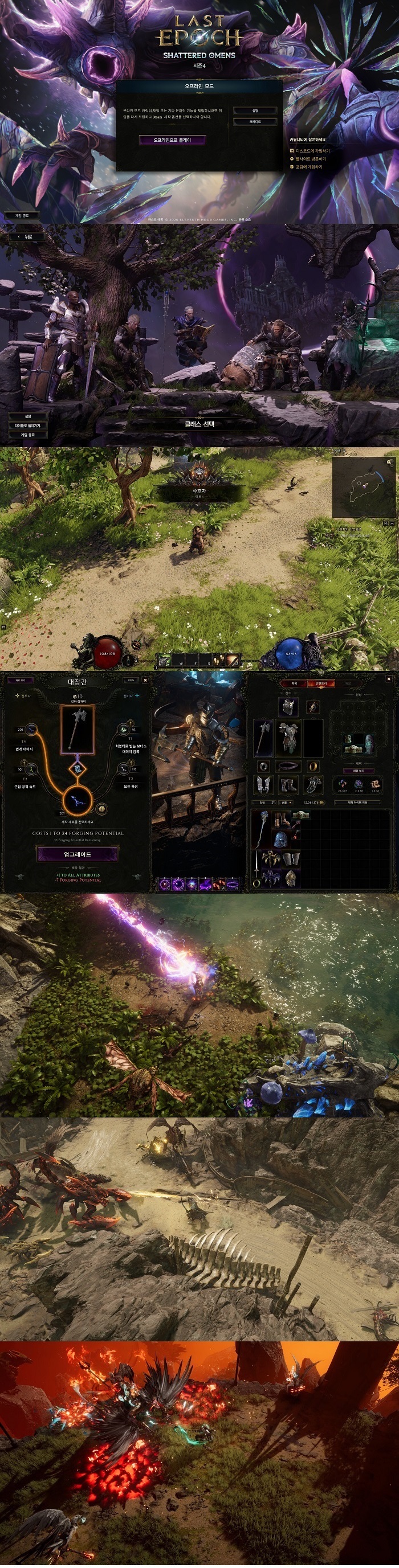Select the axe in the forge item slot
Screen dimensions: 399x1568
(x=78, y=728)
